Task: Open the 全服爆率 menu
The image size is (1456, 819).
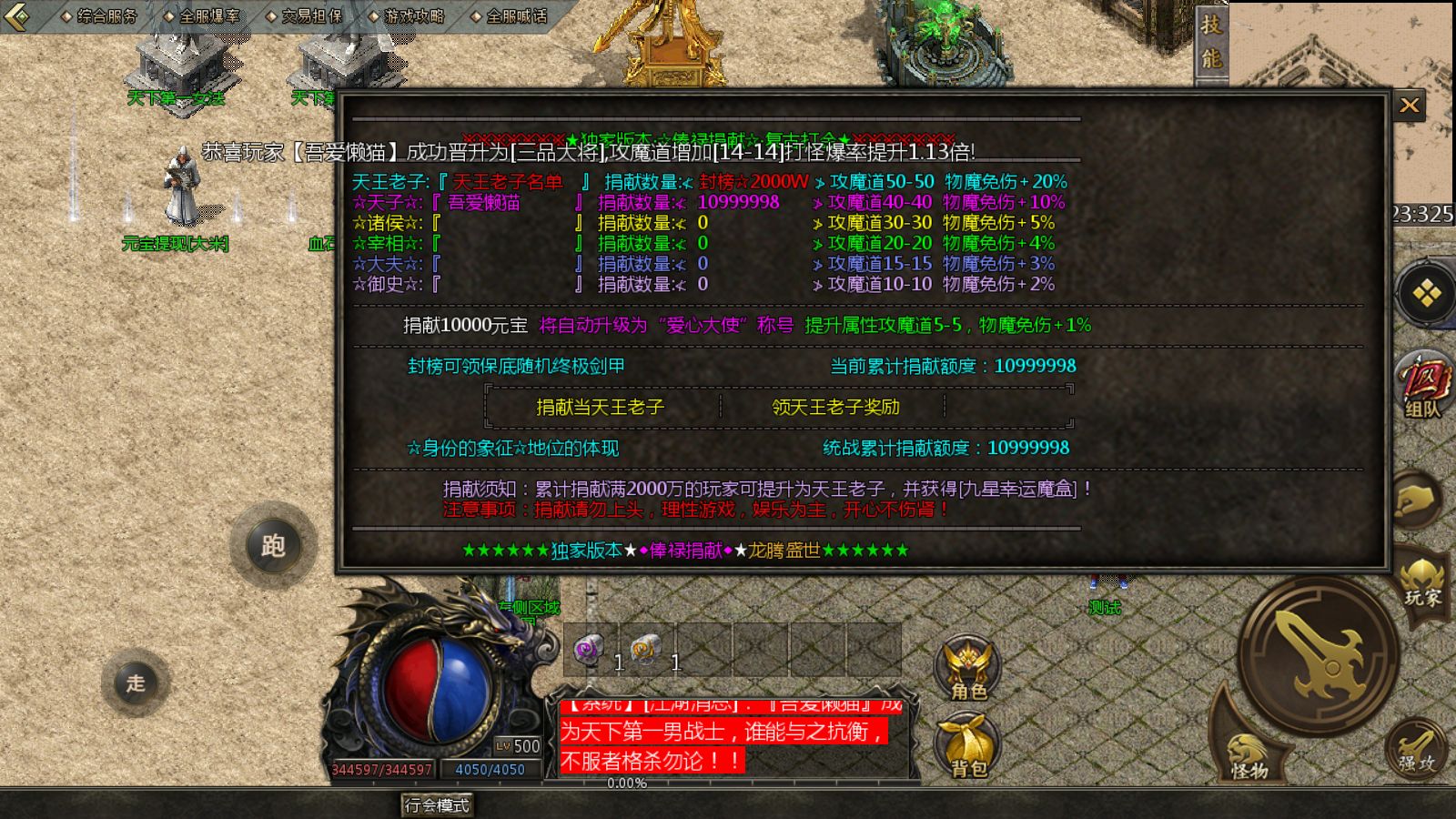Action: pyautogui.click(x=207, y=15)
